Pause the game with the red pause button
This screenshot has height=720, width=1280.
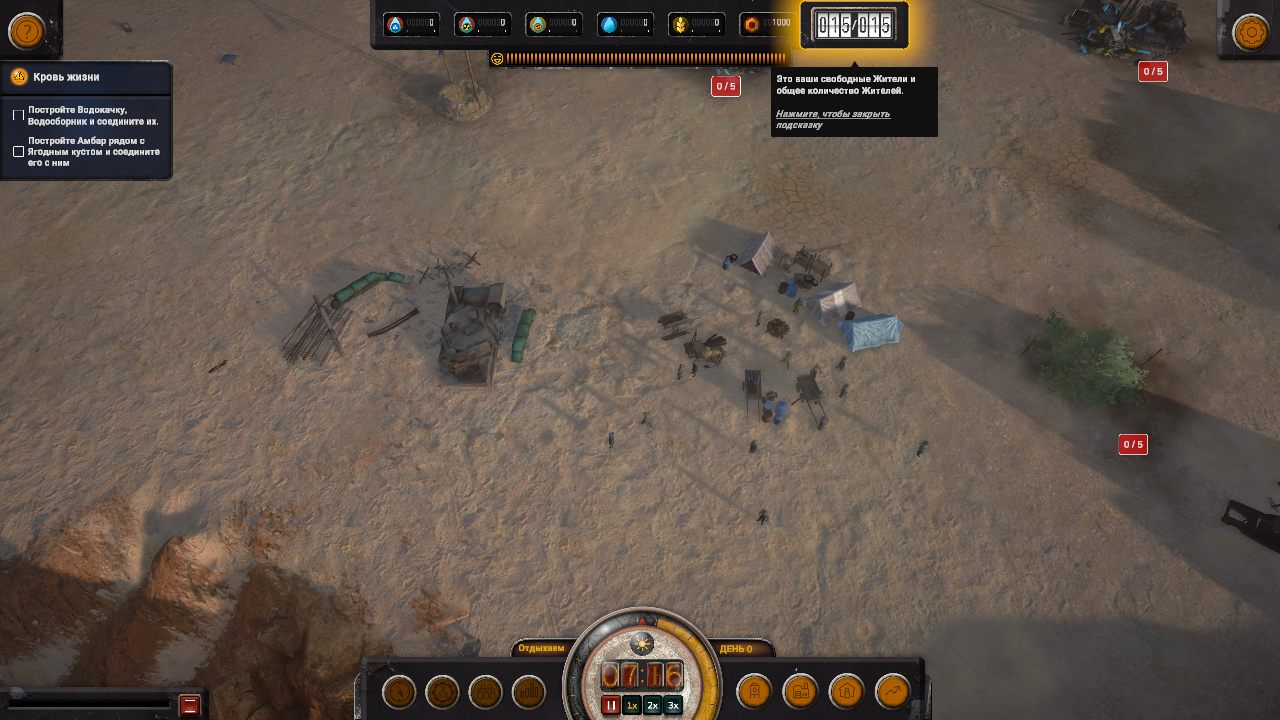[x=610, y=705]
